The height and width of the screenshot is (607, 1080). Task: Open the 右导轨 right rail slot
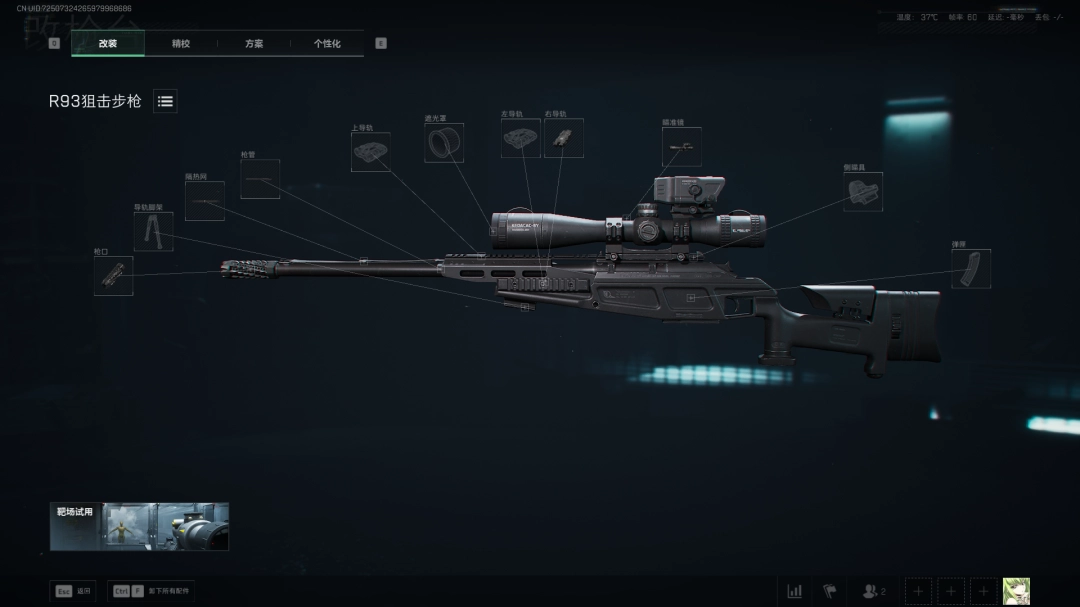coord(563,138)
